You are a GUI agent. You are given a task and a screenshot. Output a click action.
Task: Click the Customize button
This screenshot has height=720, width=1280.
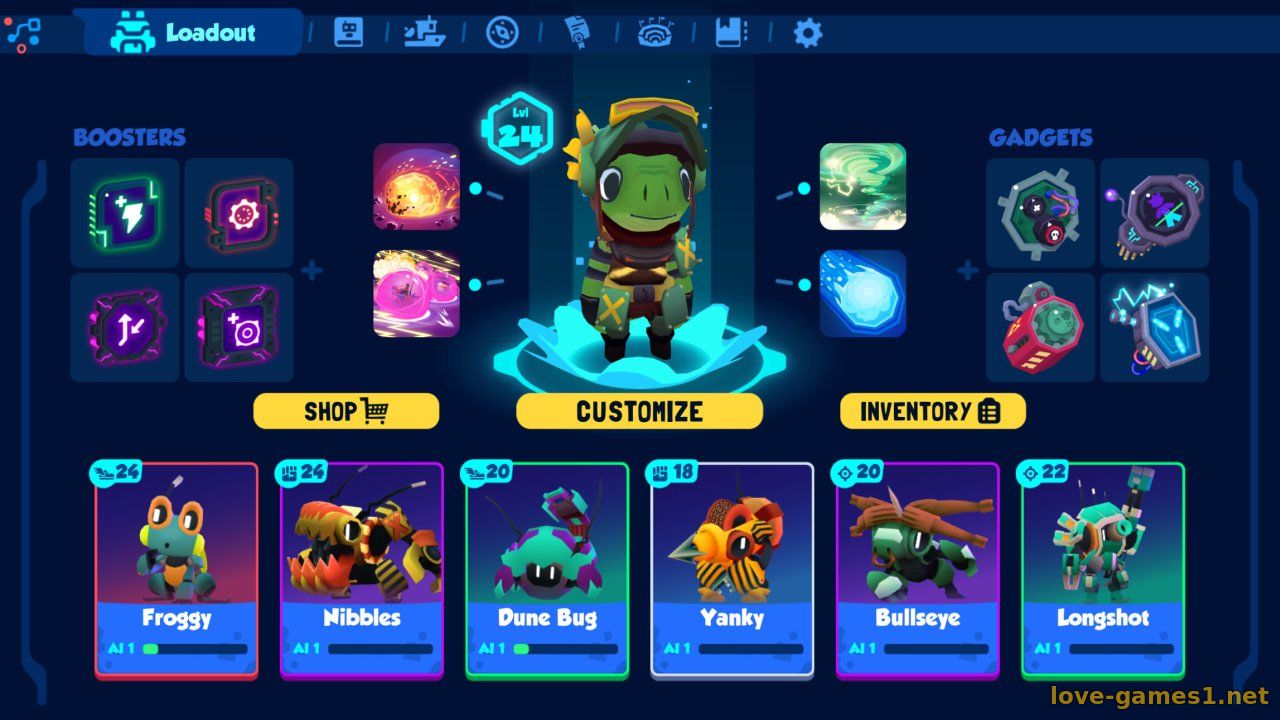point(639,411)
